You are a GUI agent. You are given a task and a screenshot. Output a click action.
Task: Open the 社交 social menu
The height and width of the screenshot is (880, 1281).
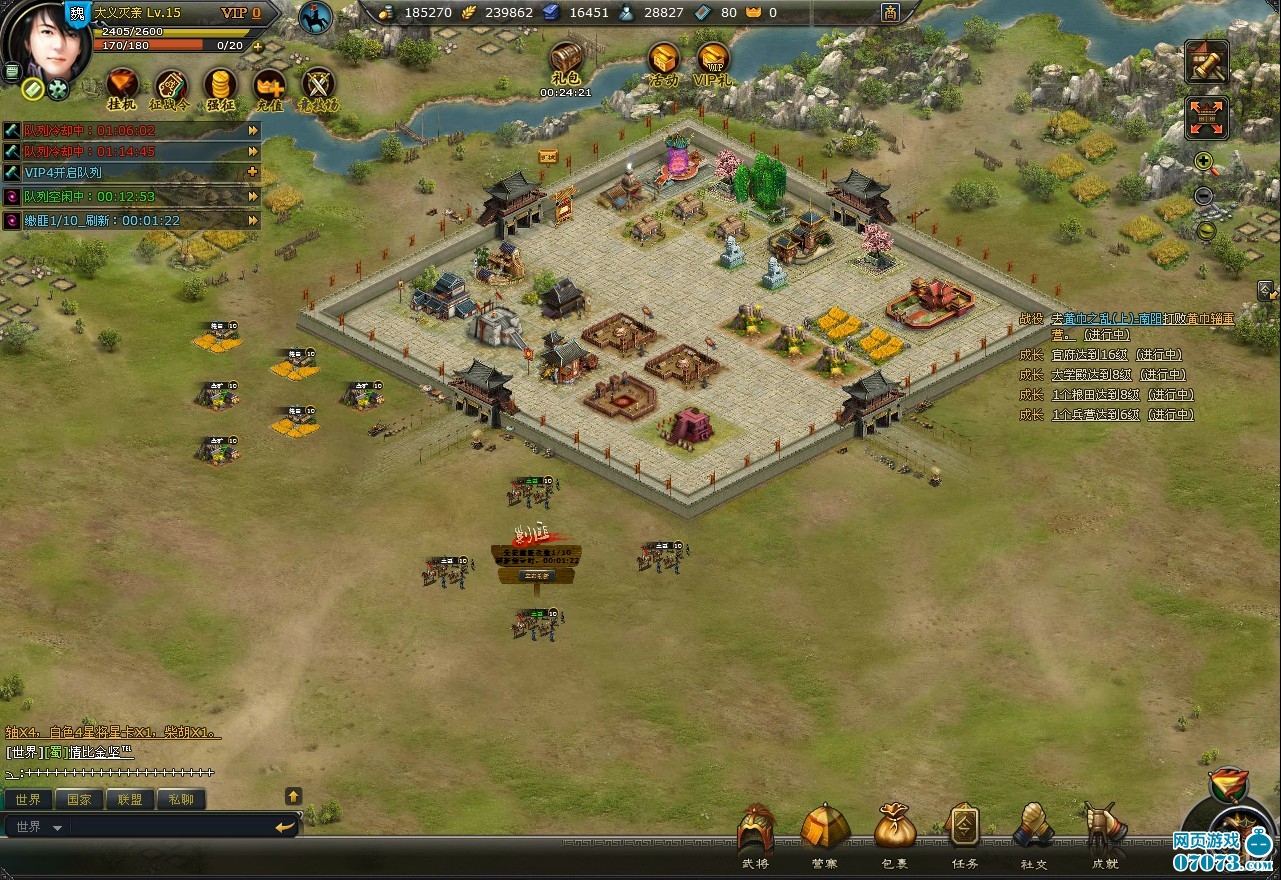pos(1033,828)
